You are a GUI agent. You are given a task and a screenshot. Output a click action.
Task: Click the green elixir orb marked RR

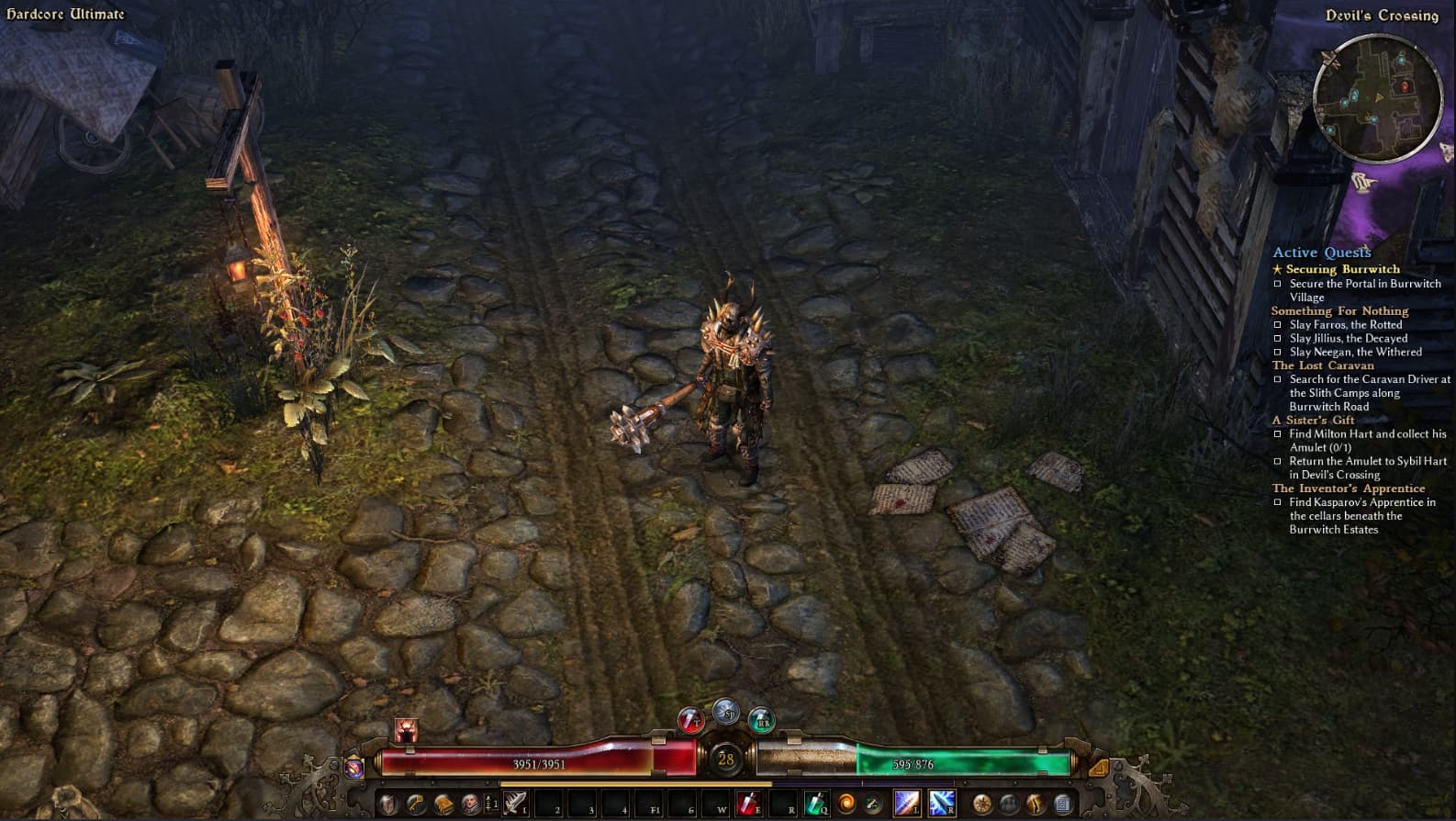[761, 720]
